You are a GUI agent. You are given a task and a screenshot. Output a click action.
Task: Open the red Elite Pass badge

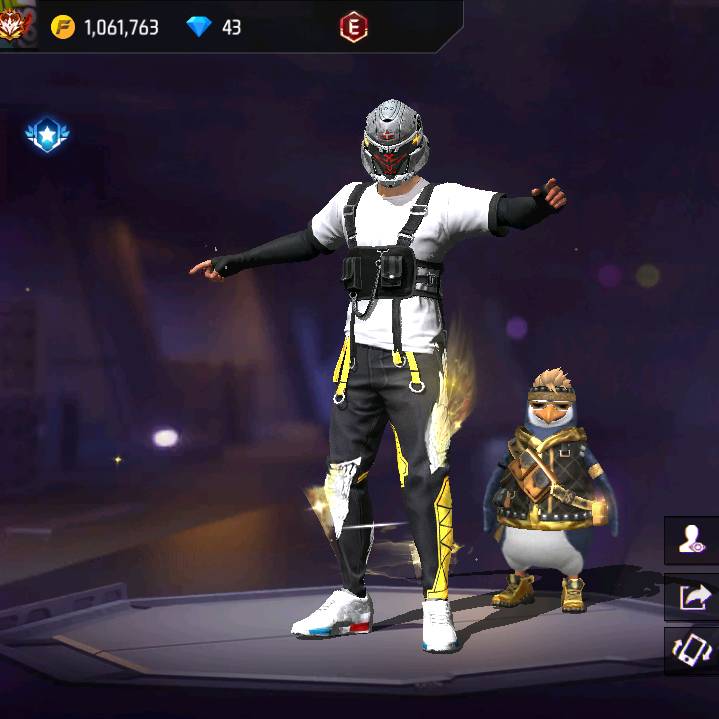(x=352, y=28)
